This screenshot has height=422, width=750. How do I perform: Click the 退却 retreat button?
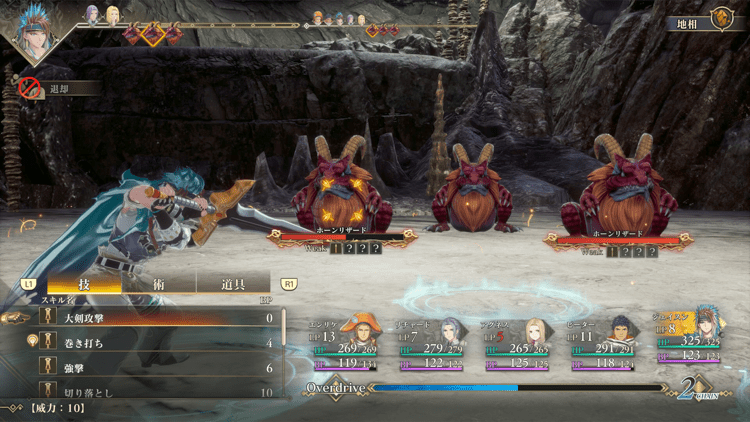click(58, 88)
